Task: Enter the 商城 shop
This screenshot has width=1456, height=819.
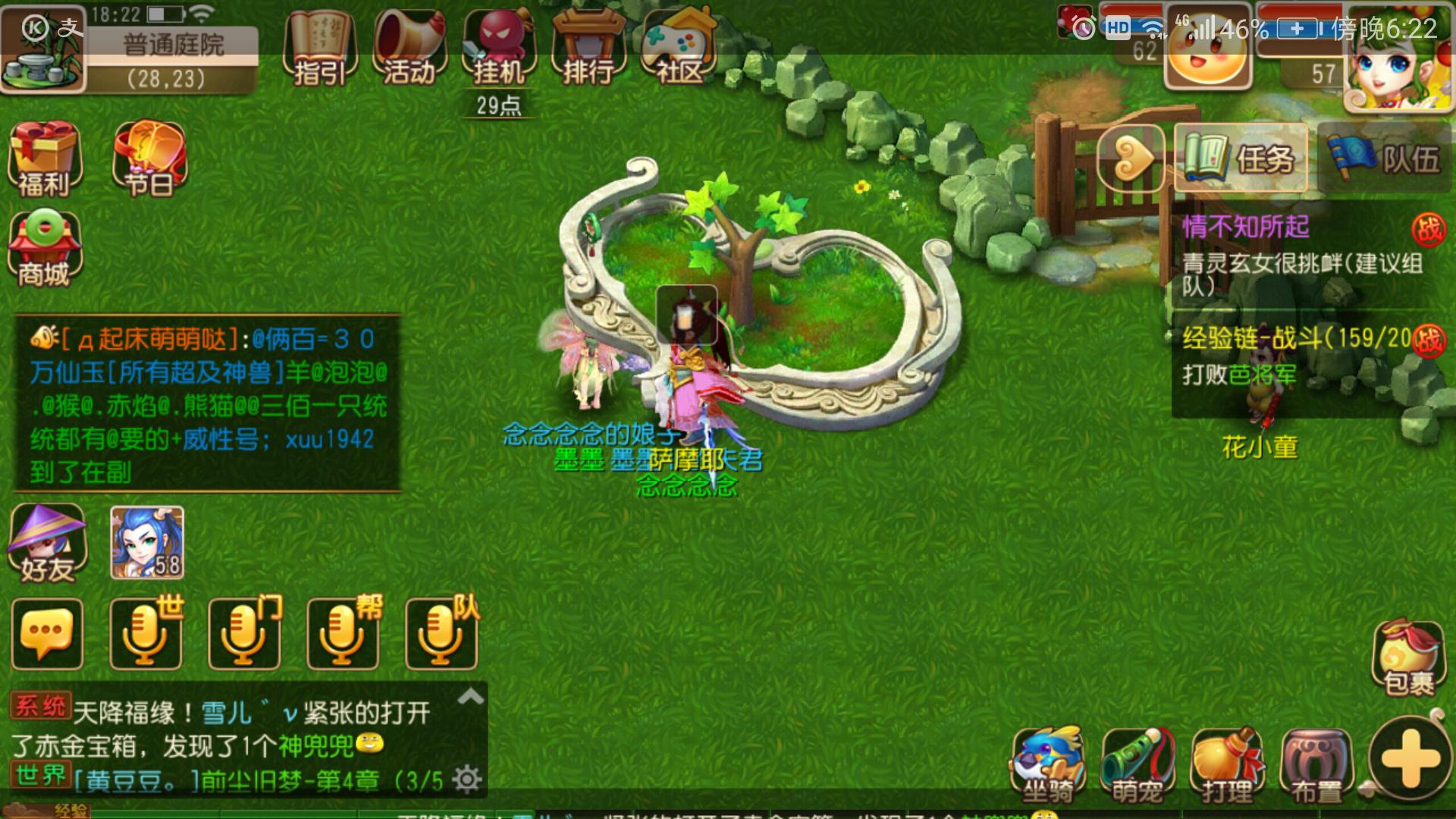Action: 44,249
